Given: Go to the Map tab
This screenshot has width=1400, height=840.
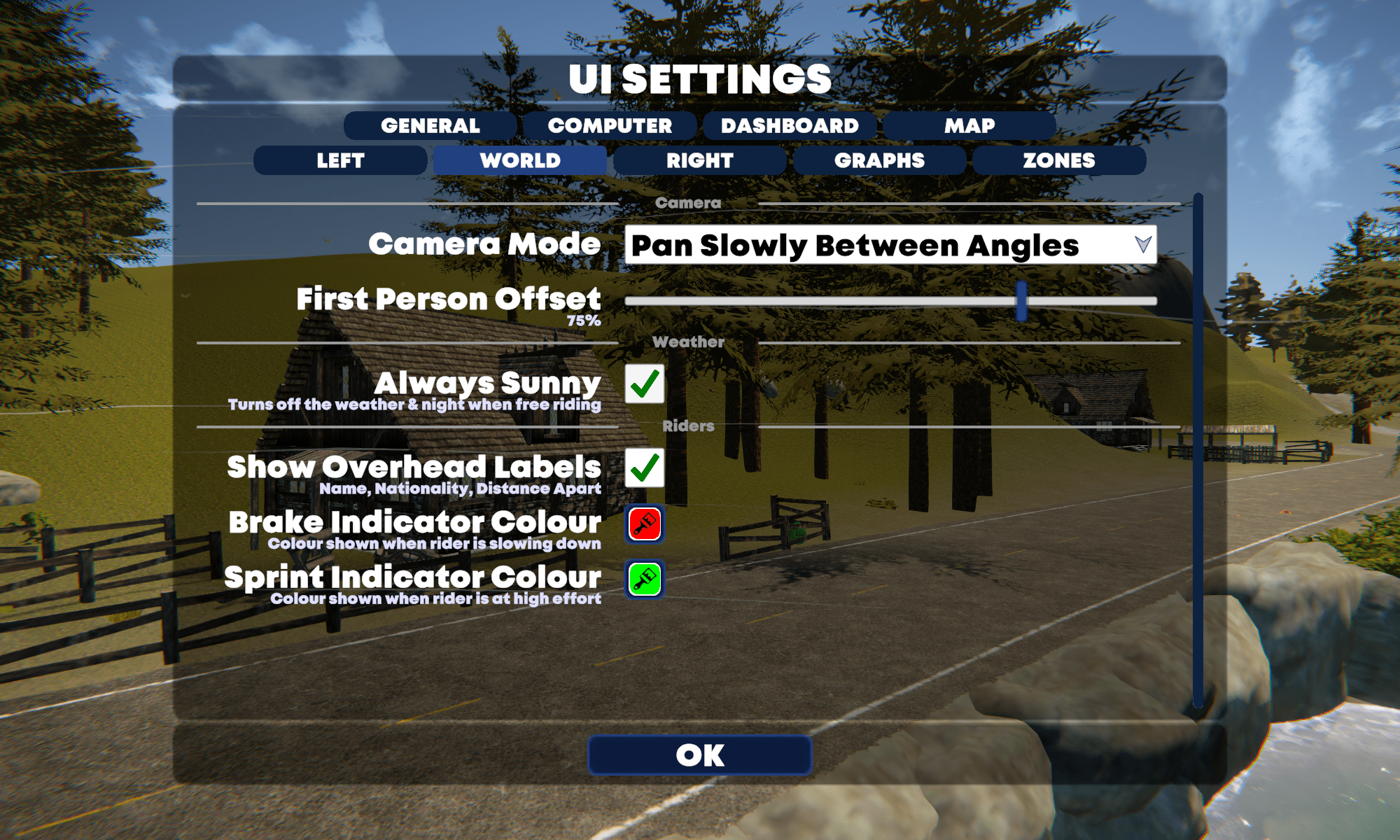Looking at the screenshot, I should point(969,126).
